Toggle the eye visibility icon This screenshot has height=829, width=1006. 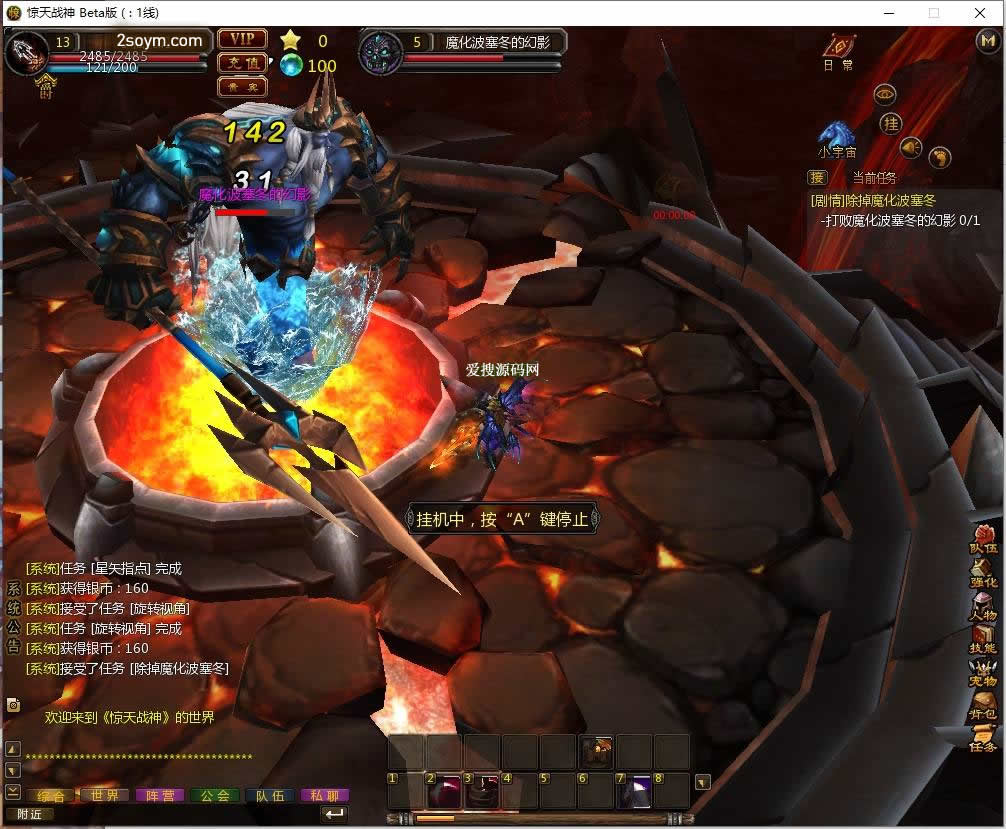point(884,94)
